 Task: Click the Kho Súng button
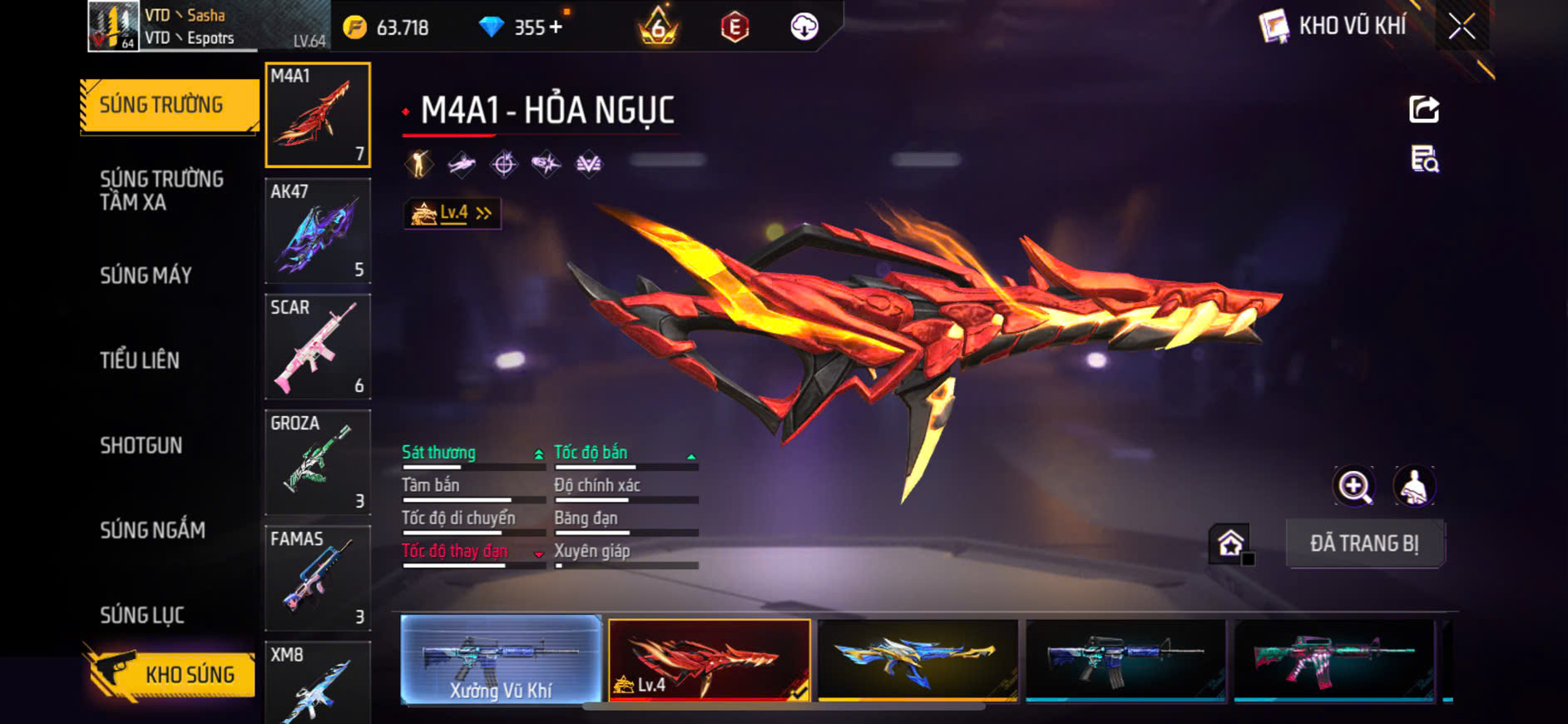[x=171, y=674]
